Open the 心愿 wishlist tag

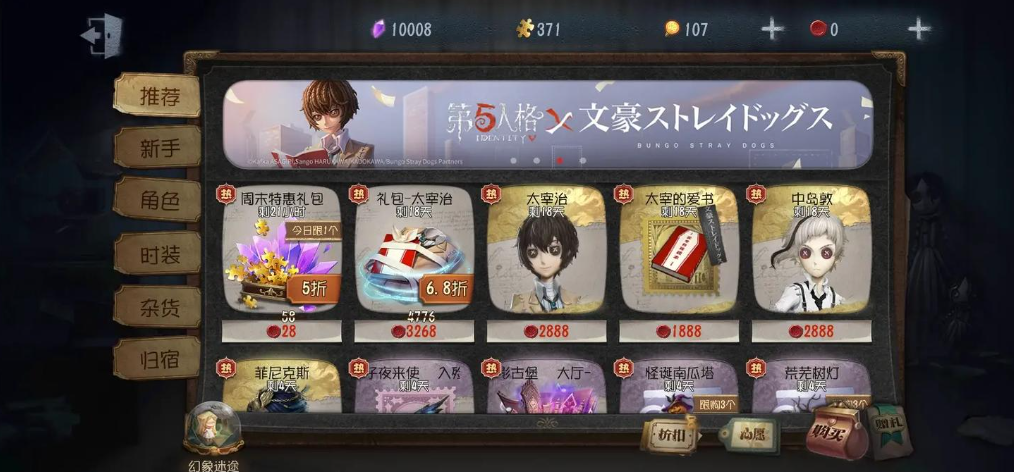click(750, 436)
